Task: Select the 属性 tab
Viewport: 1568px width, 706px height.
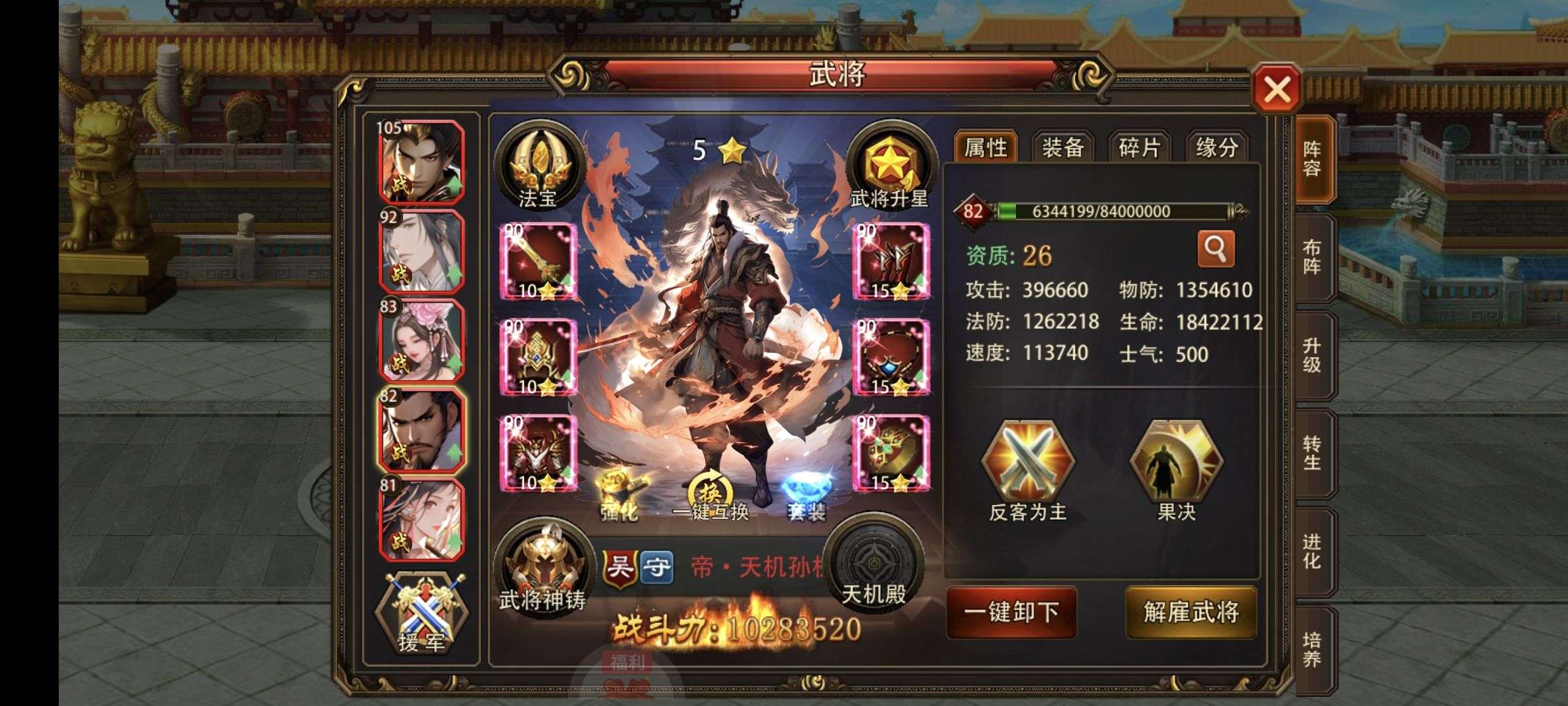Action: pyautogui.click(x=986, y=147)
